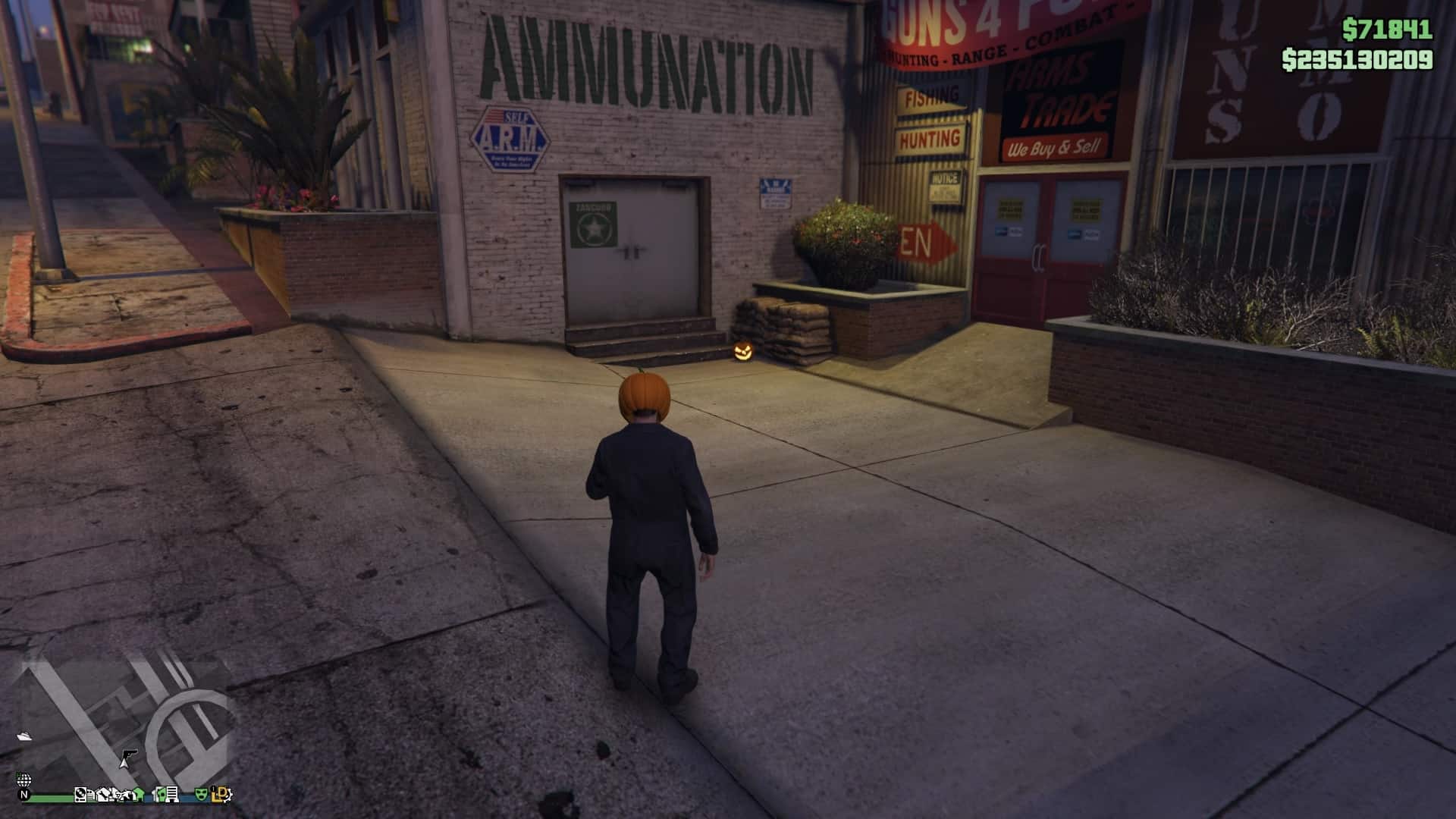Select the green theater masks blip on minimap
Screen dimensions: 1456x819
click(x=200, y=795)
